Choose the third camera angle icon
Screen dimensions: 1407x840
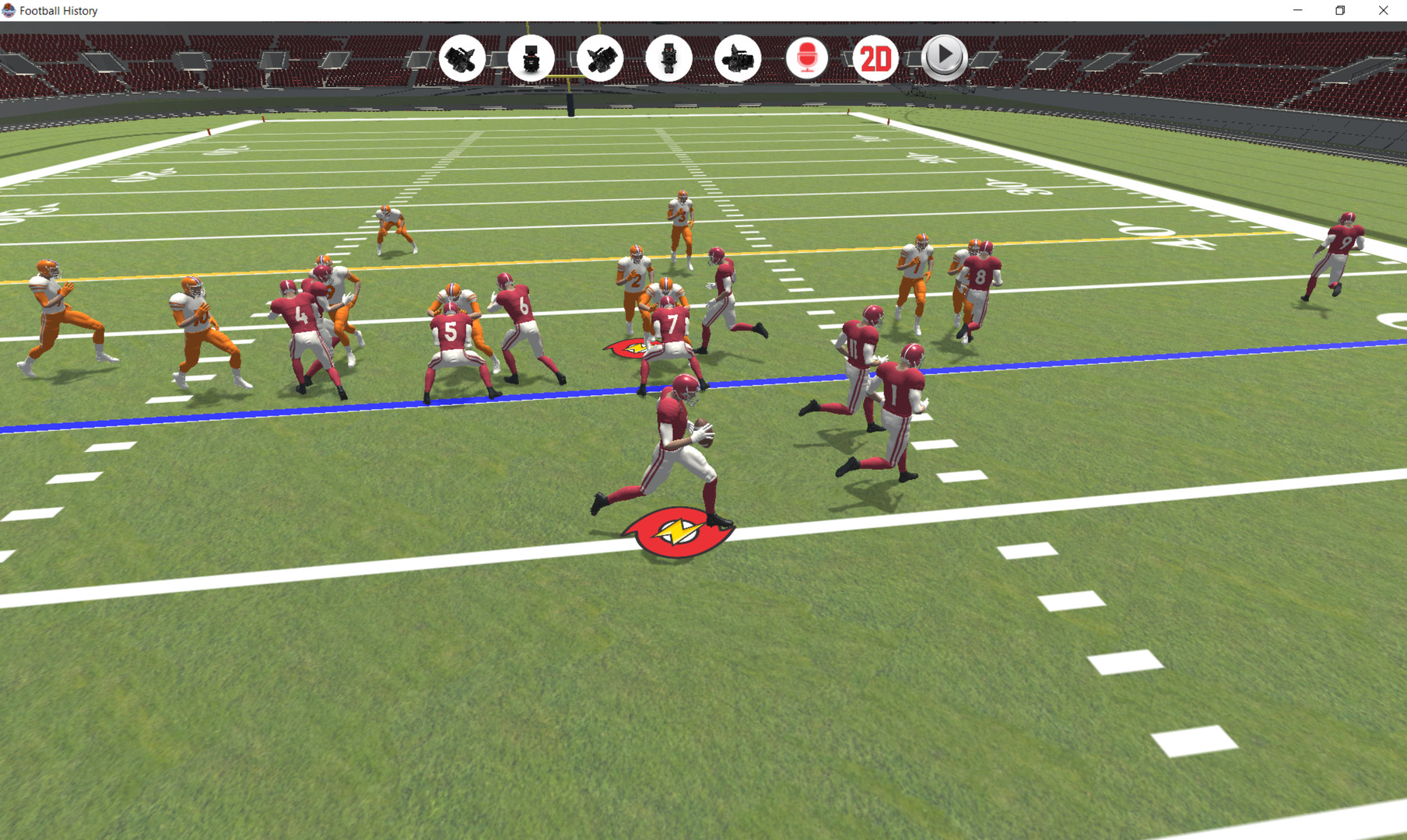coord(600,58)
